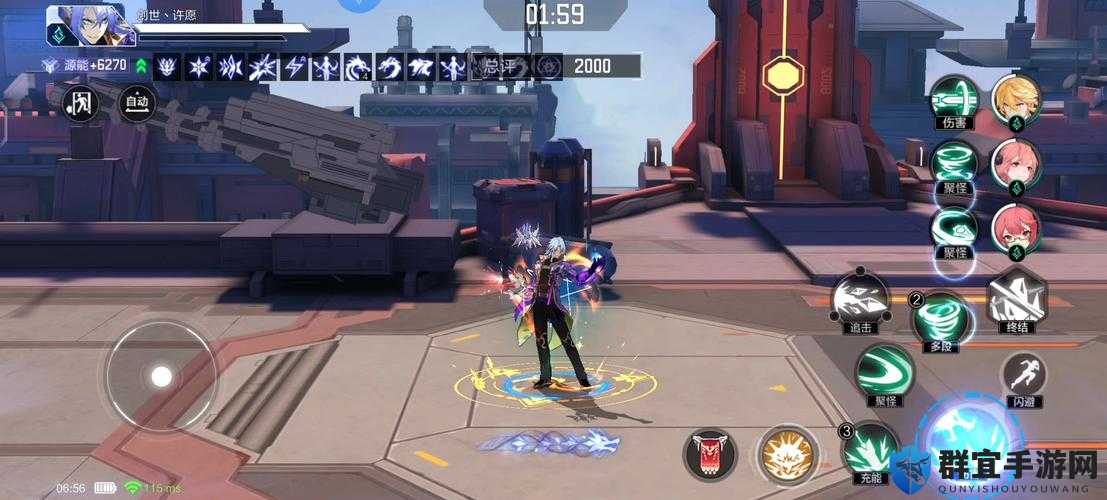Use the golden burst ultimate skill
Screen dimensions: 1107x500
point(784,454)
